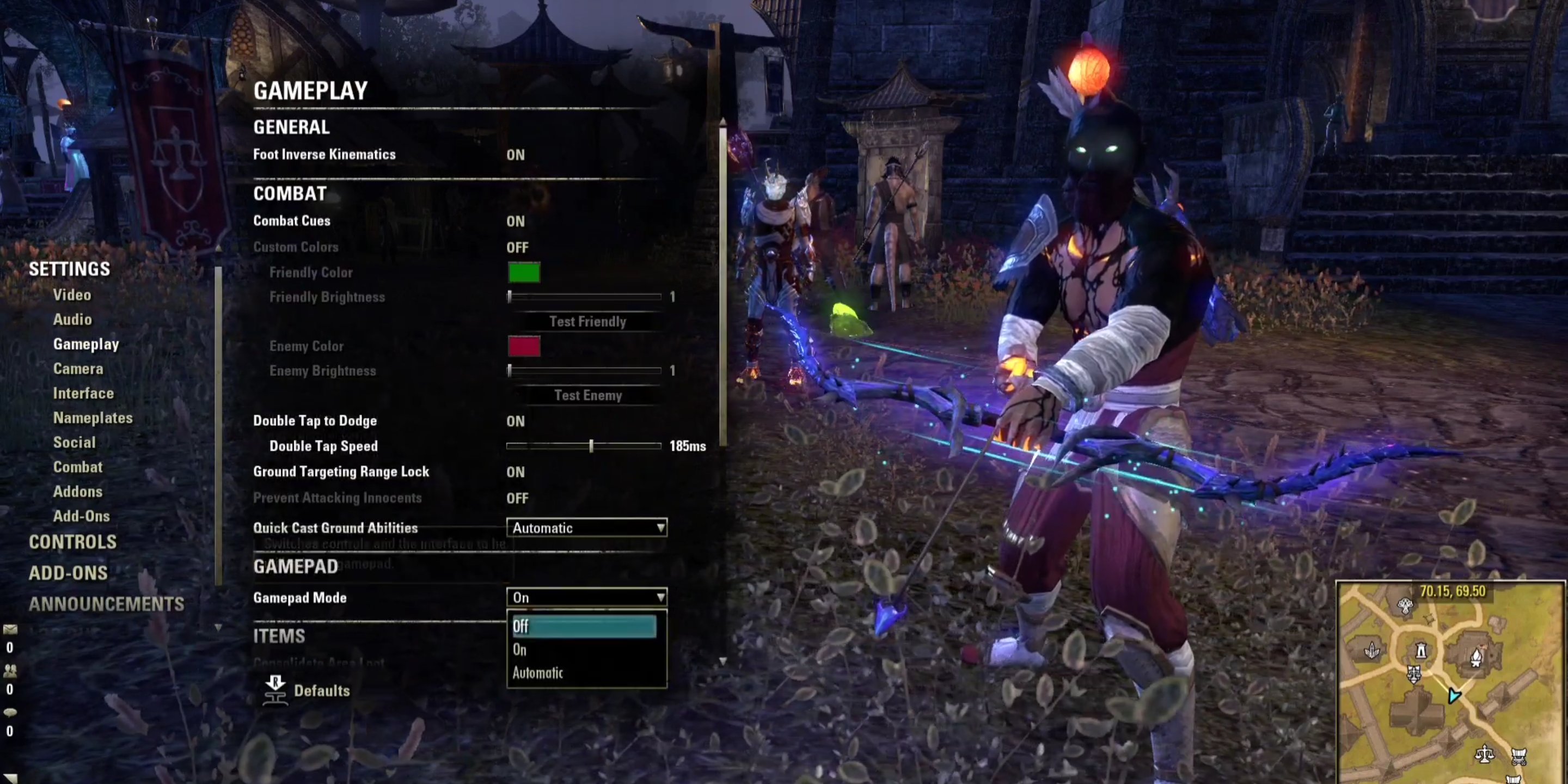Go to Interface settings

click(83, 393)
